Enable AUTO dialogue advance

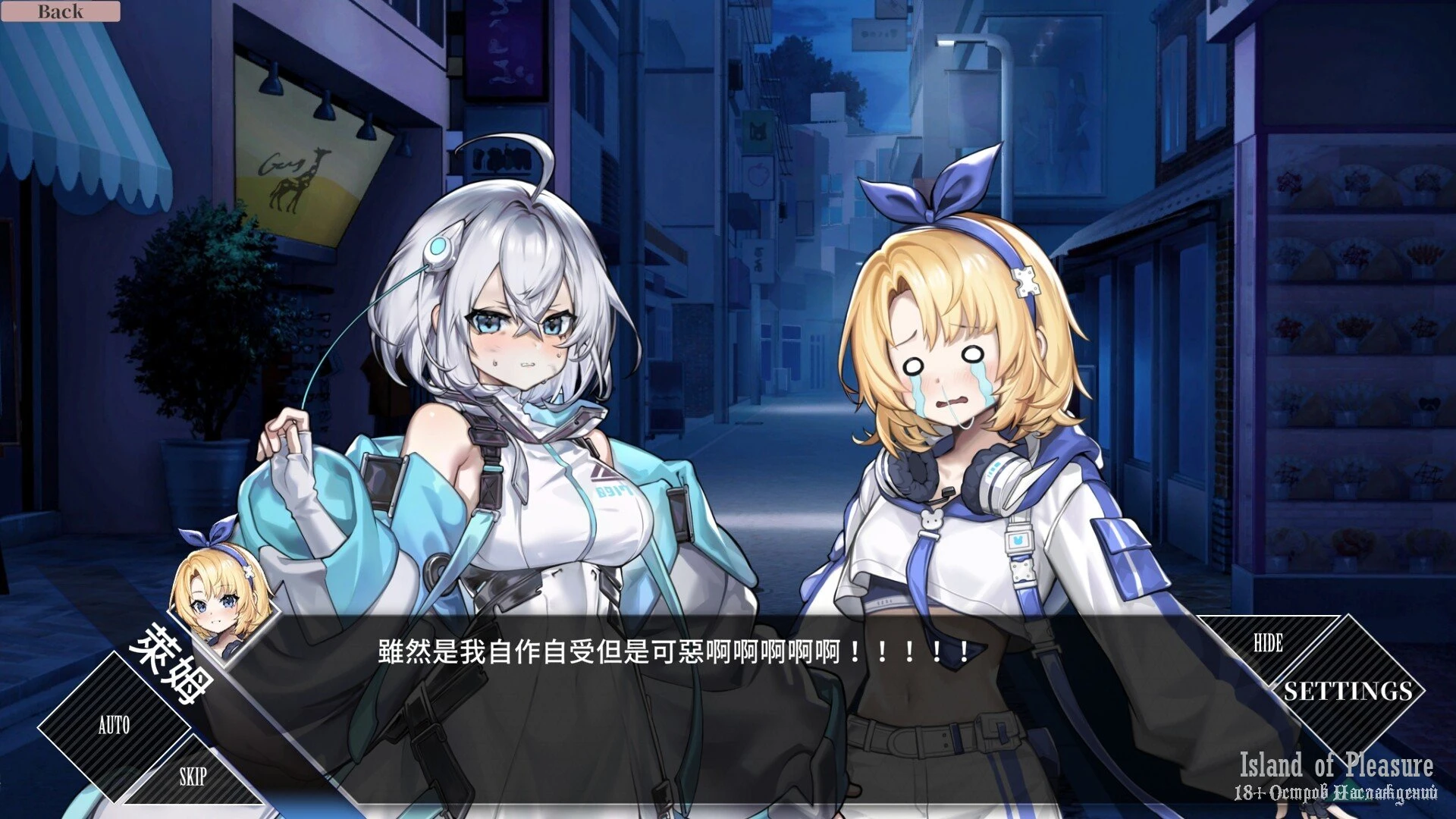114,726
